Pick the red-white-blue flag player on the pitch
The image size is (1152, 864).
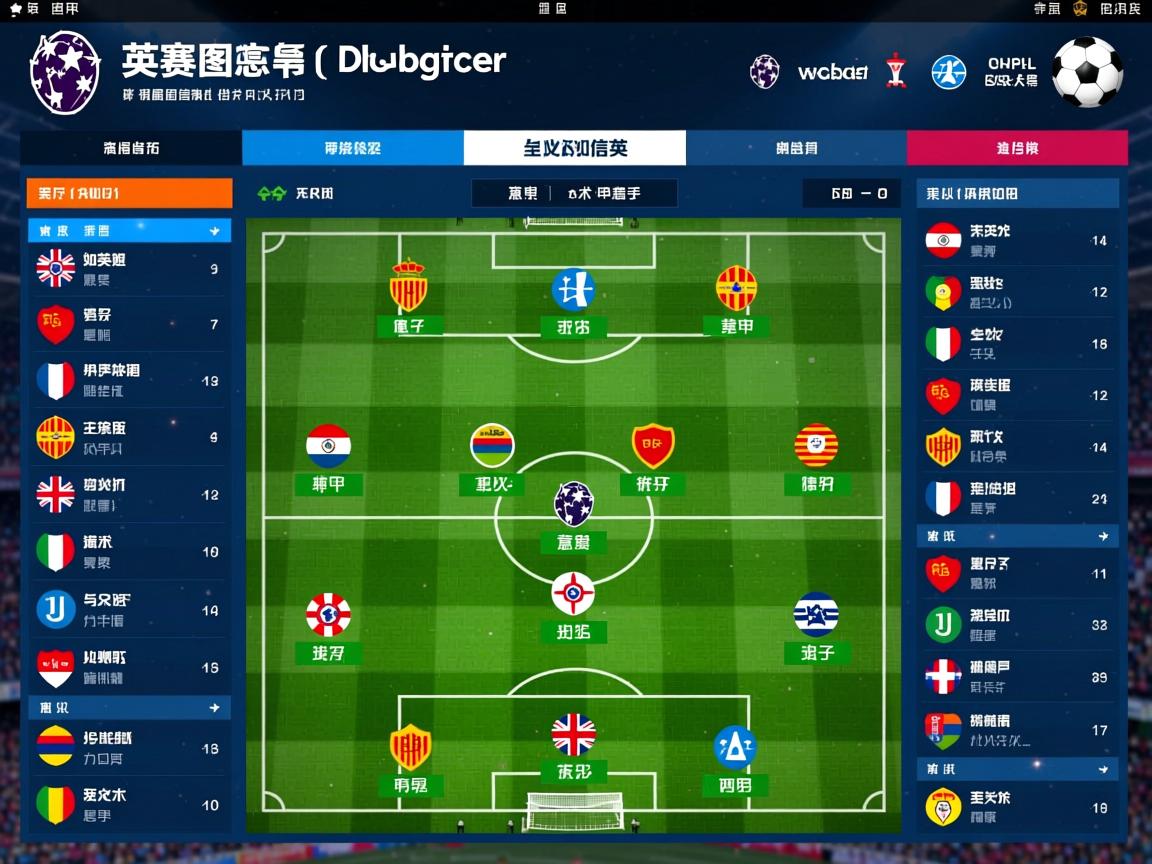(328, 446)
